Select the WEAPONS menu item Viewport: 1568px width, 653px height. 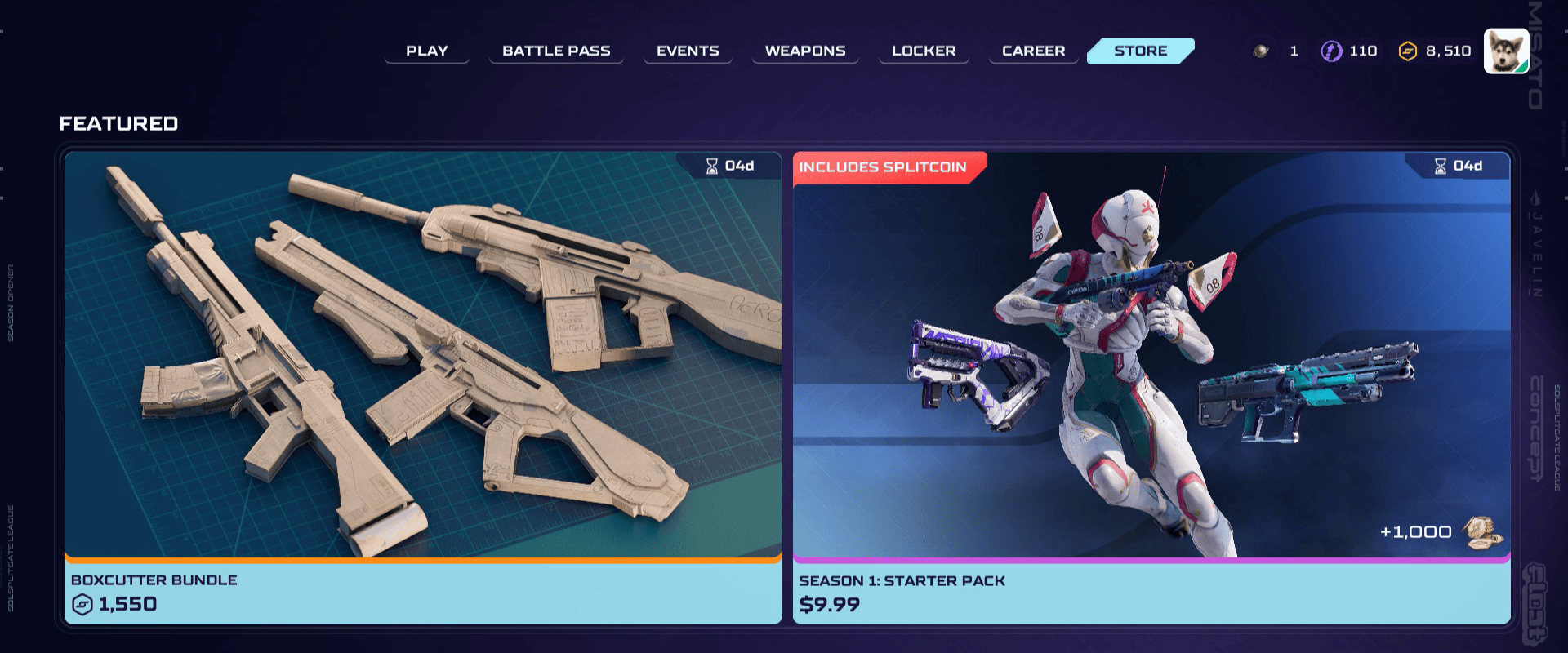[x=804, y=50]
